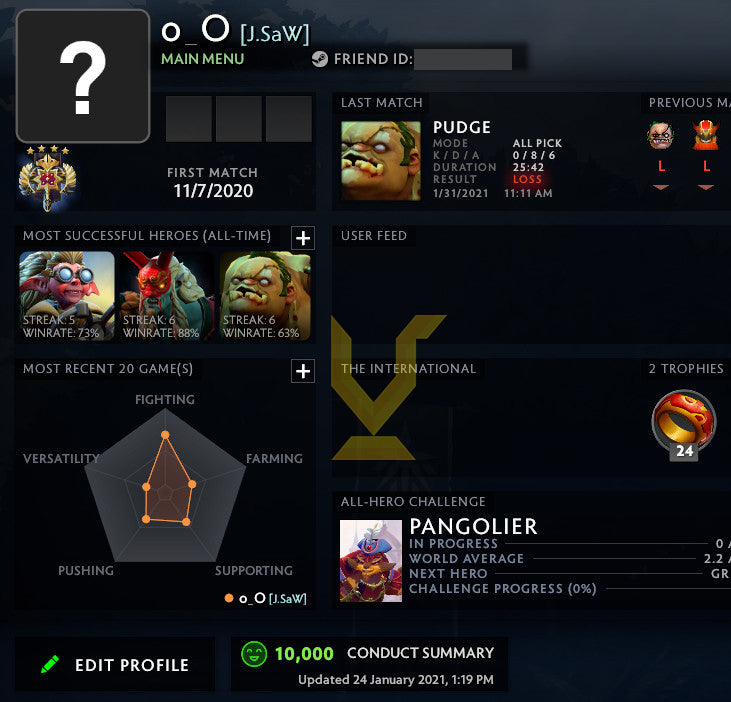This screenshot has height=702, width=731.
Task: Expand the Most Recent 20 Games section
Action: point(302,371)
